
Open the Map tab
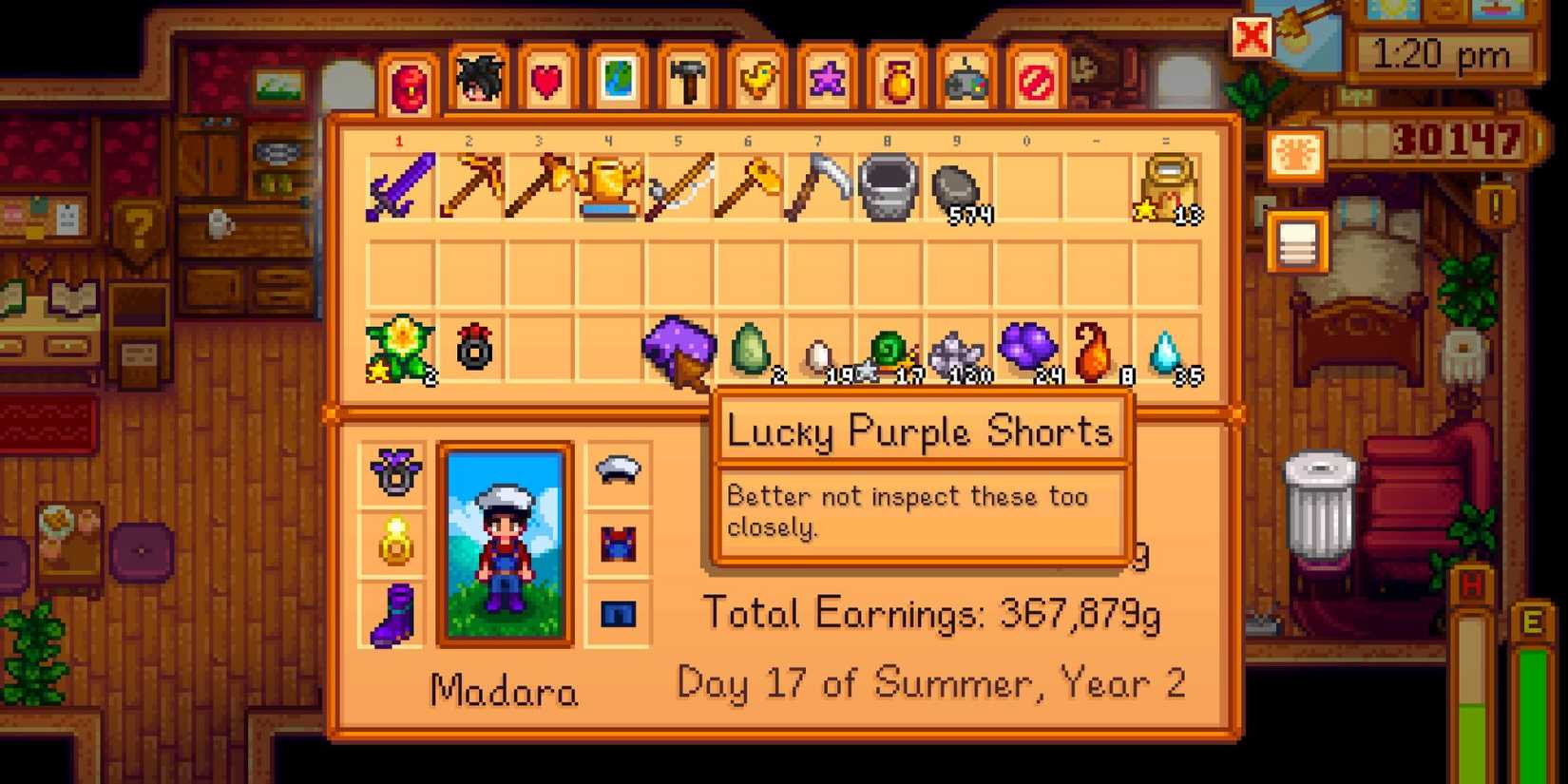pos(620,81)
